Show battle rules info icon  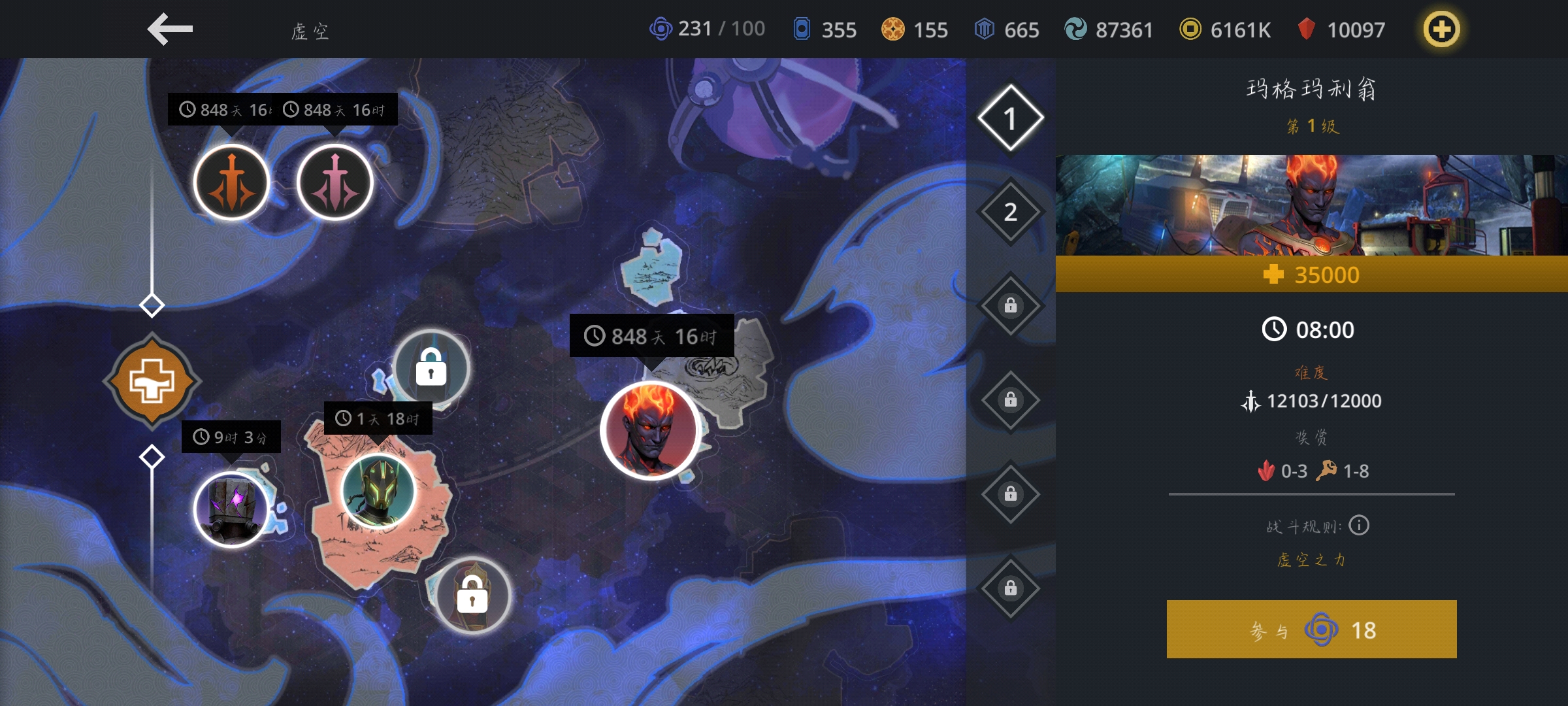click(x=1359, y=526)
